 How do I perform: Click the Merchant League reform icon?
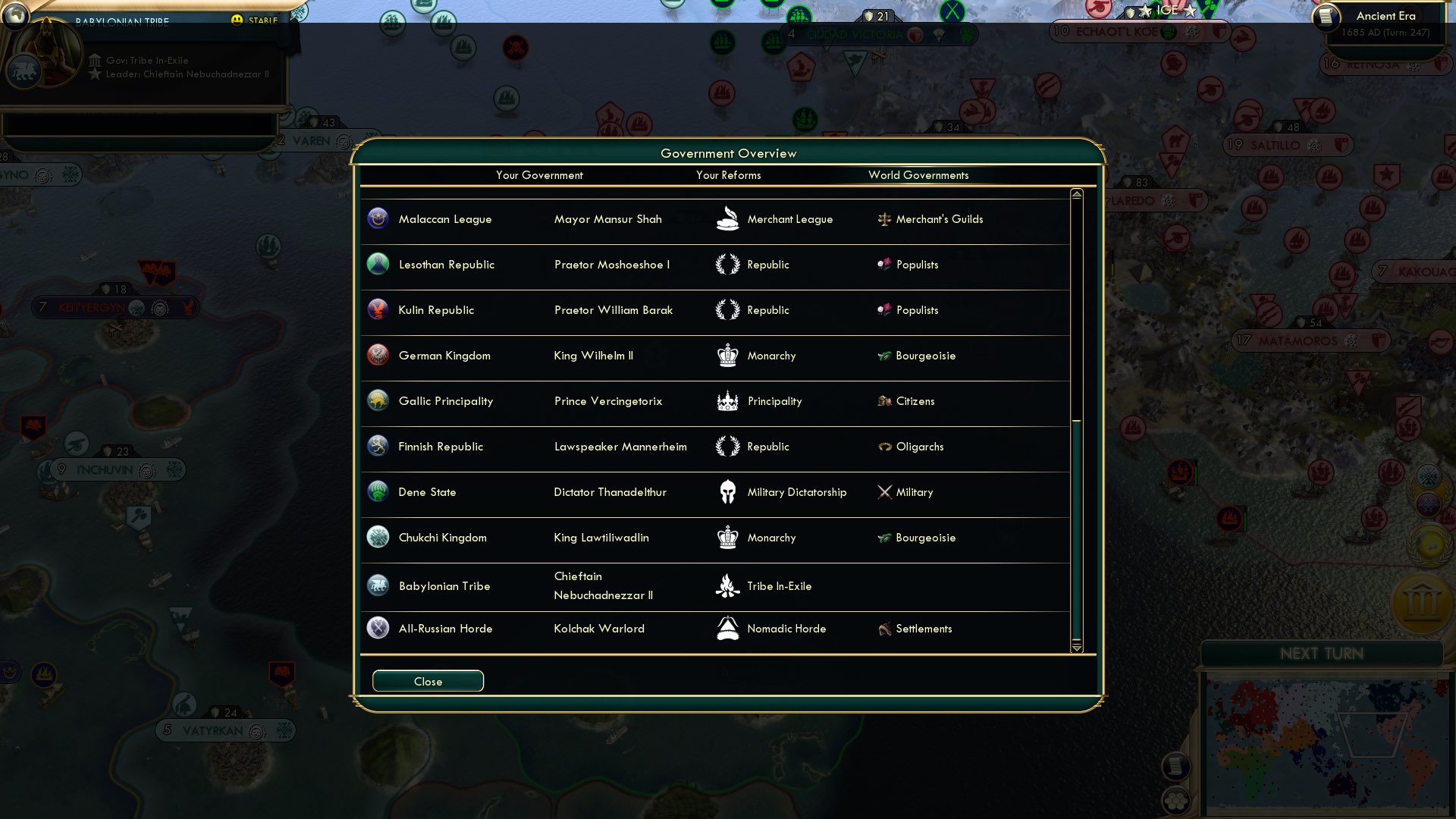pyautogui.click(x=728, y=219)
